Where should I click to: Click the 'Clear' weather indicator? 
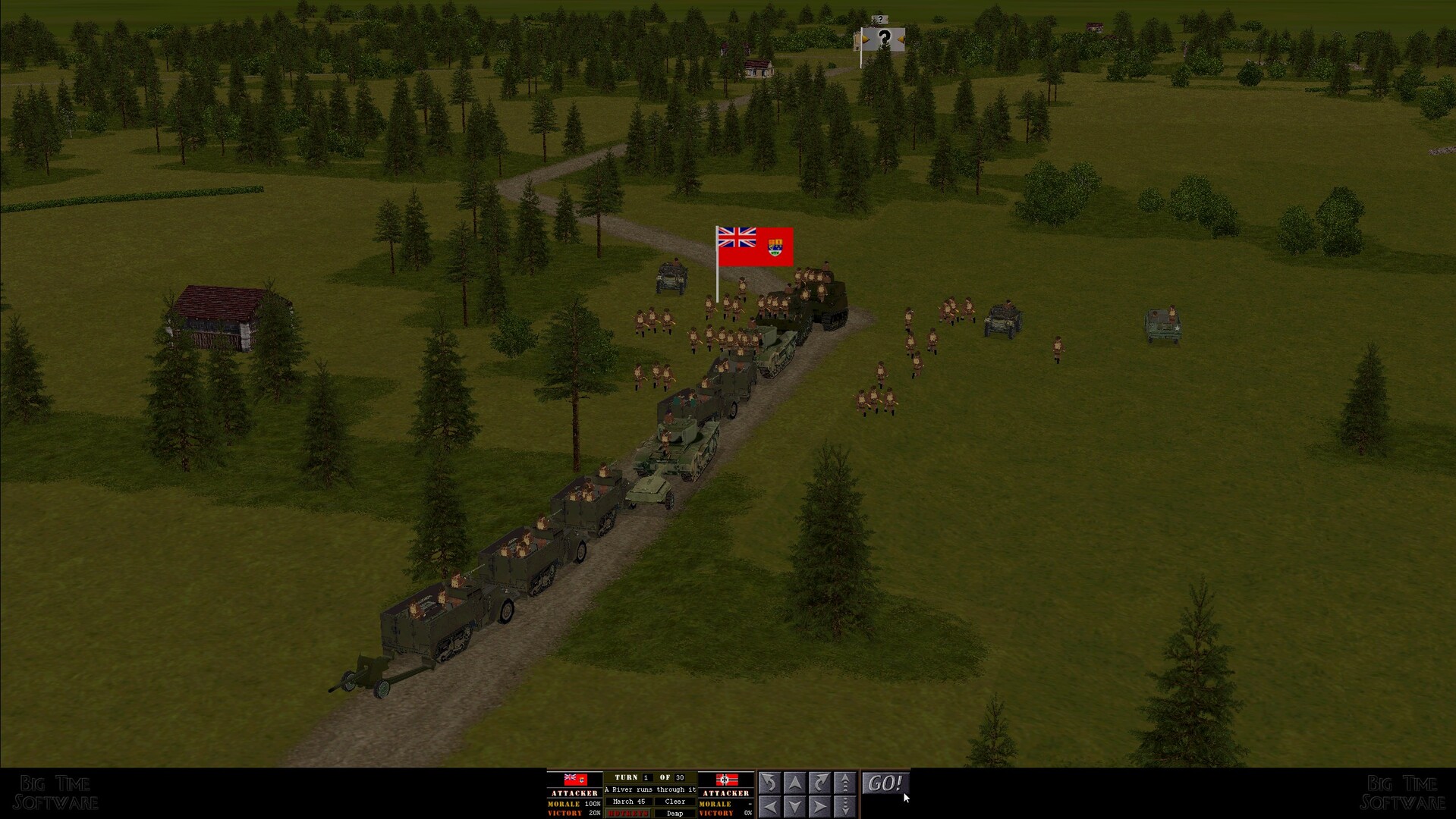[675, 802]
